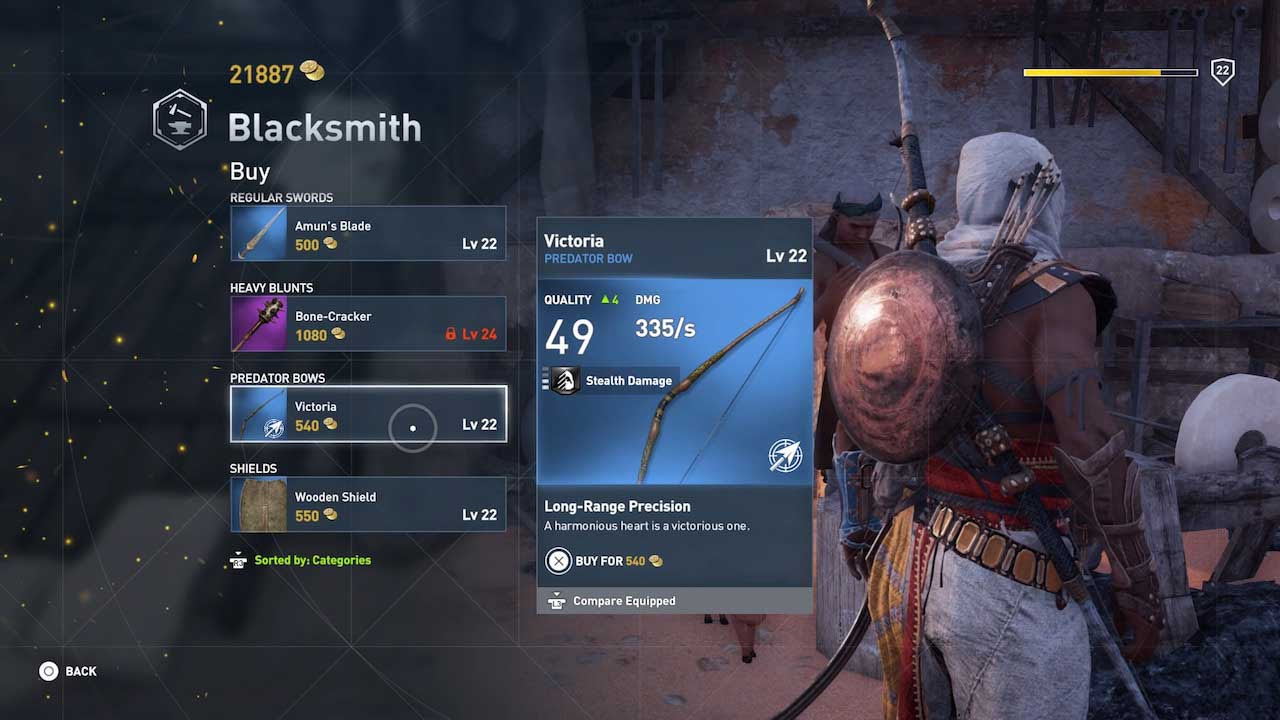The width and height of the screenshot is (1280, 720).
Task: Click the level 22 shield badge
Action: coord(1222,72)
